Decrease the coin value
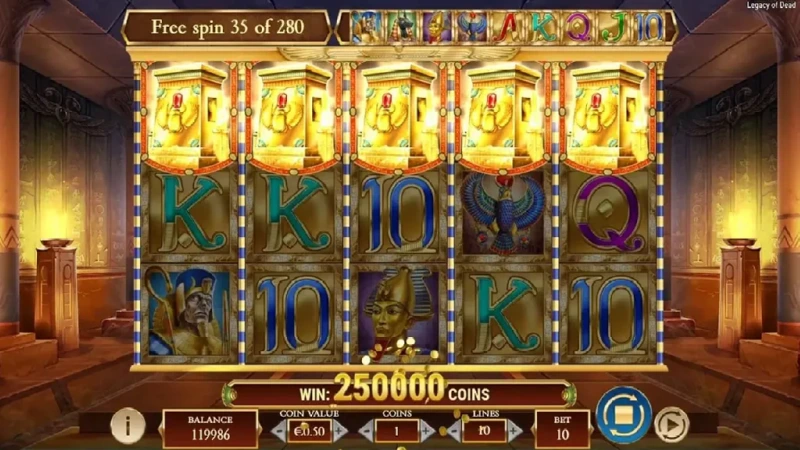Screen dimensions: 800x450 coord(276,430)
